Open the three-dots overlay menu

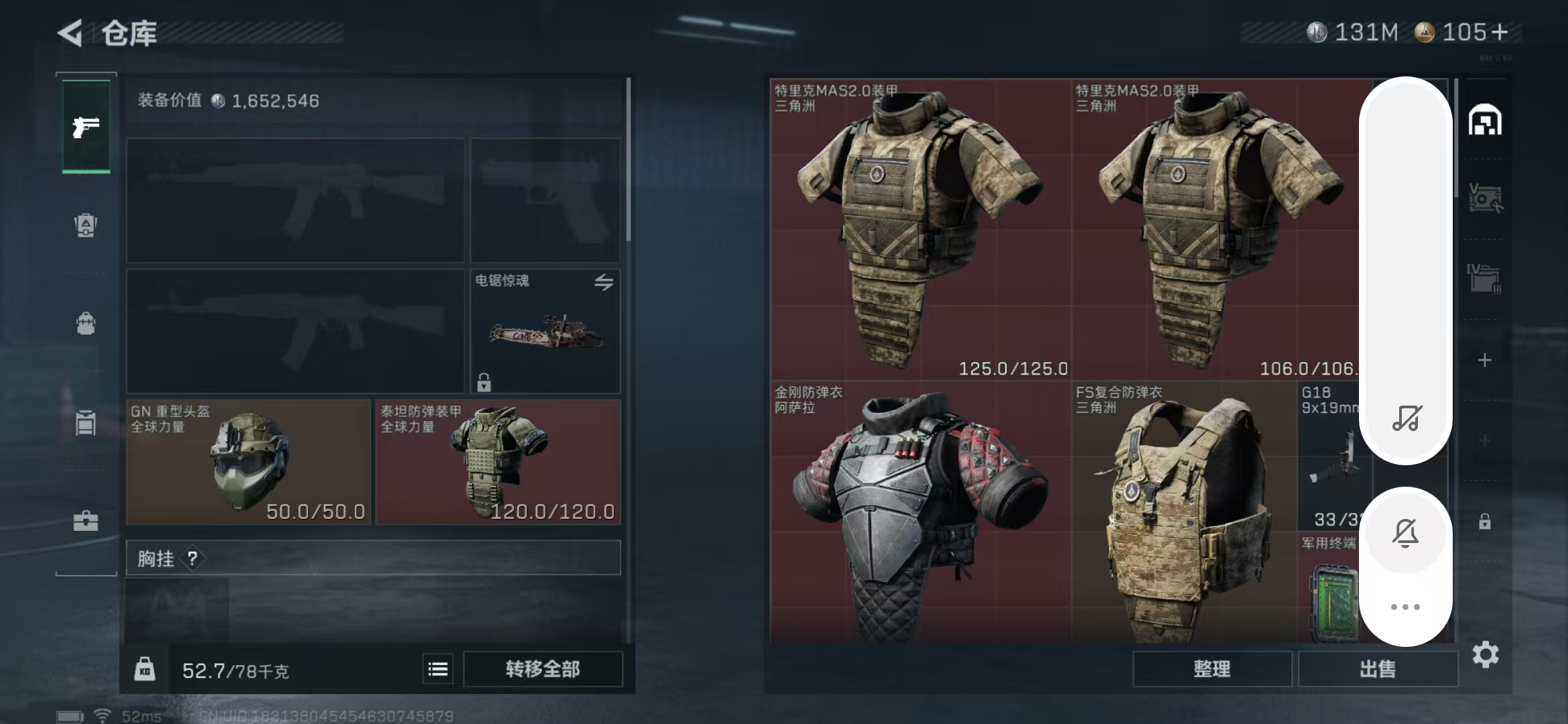(x=1405, y=607)
